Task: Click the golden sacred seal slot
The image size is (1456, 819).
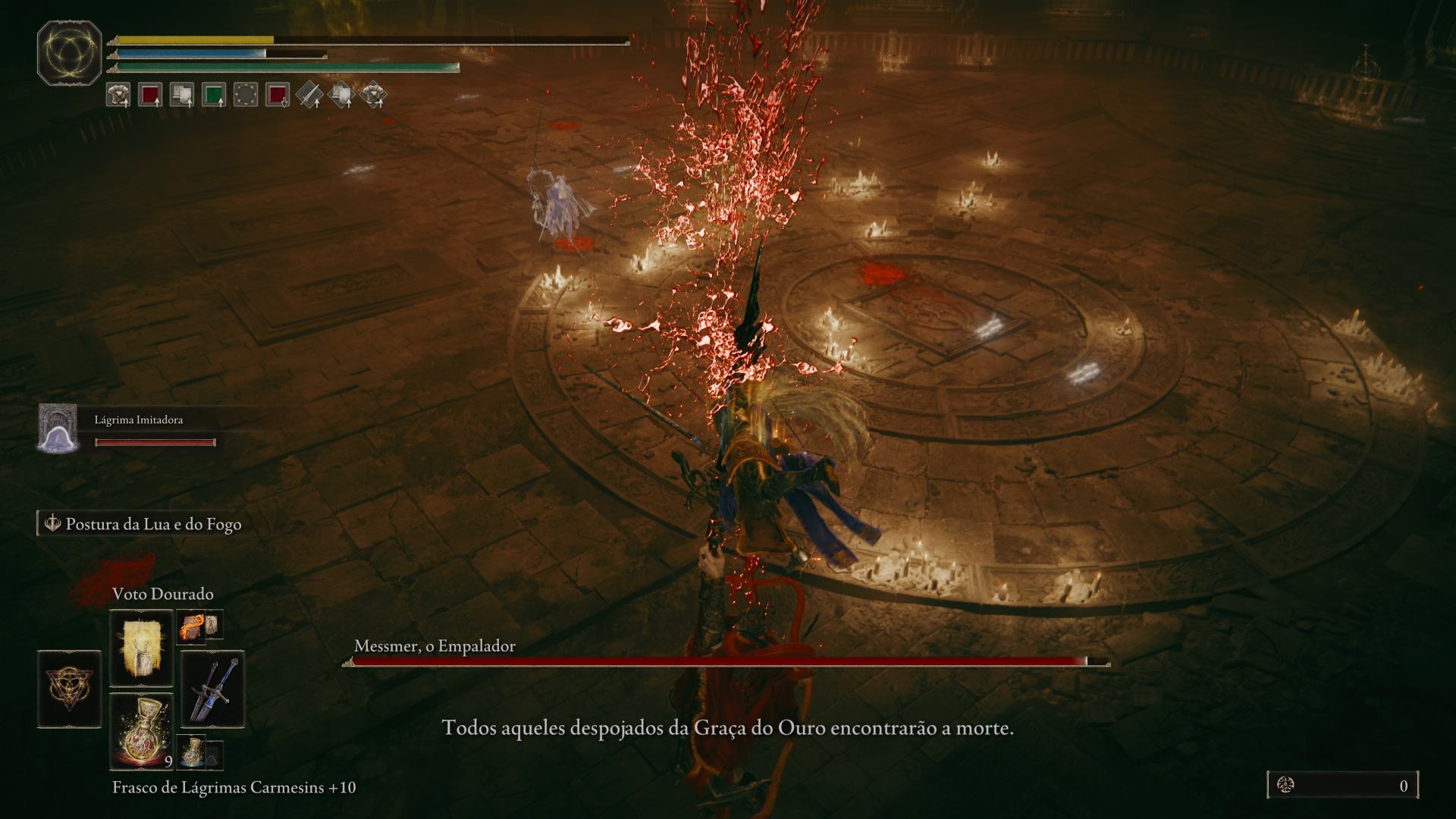Action: [x=69, y=689]
